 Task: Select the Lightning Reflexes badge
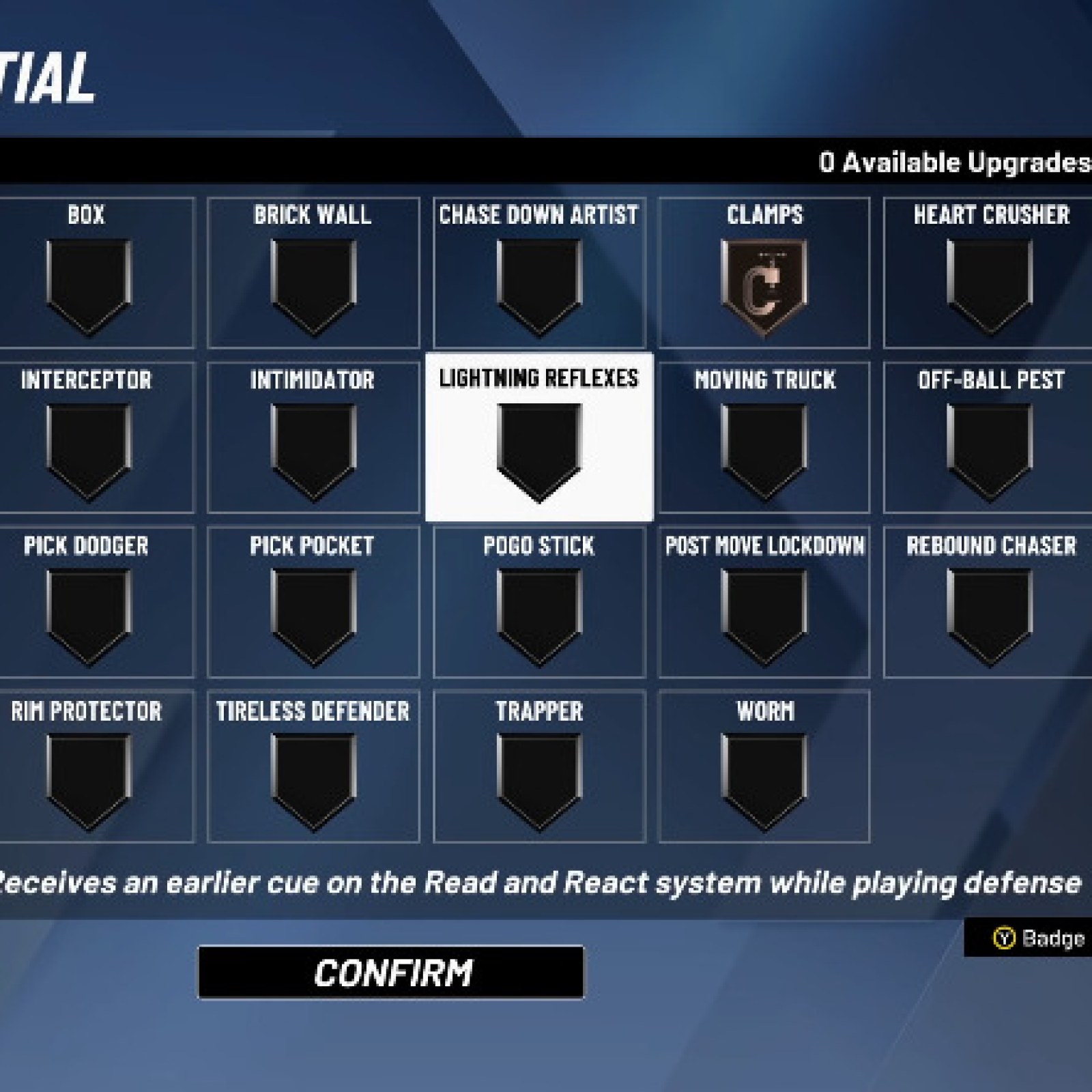(x=539, y=444)
